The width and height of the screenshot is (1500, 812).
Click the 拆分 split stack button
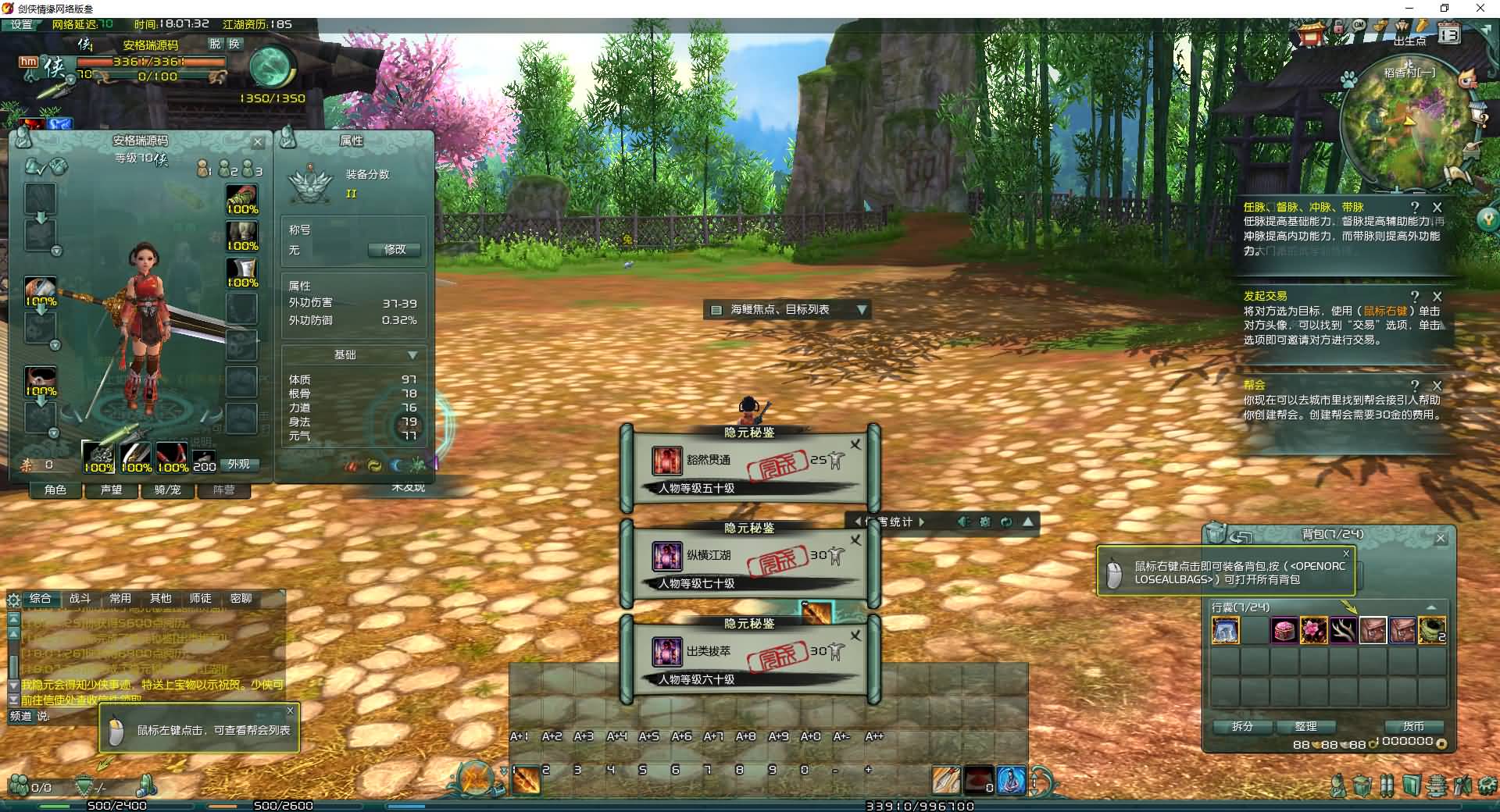coord(1242,726)
